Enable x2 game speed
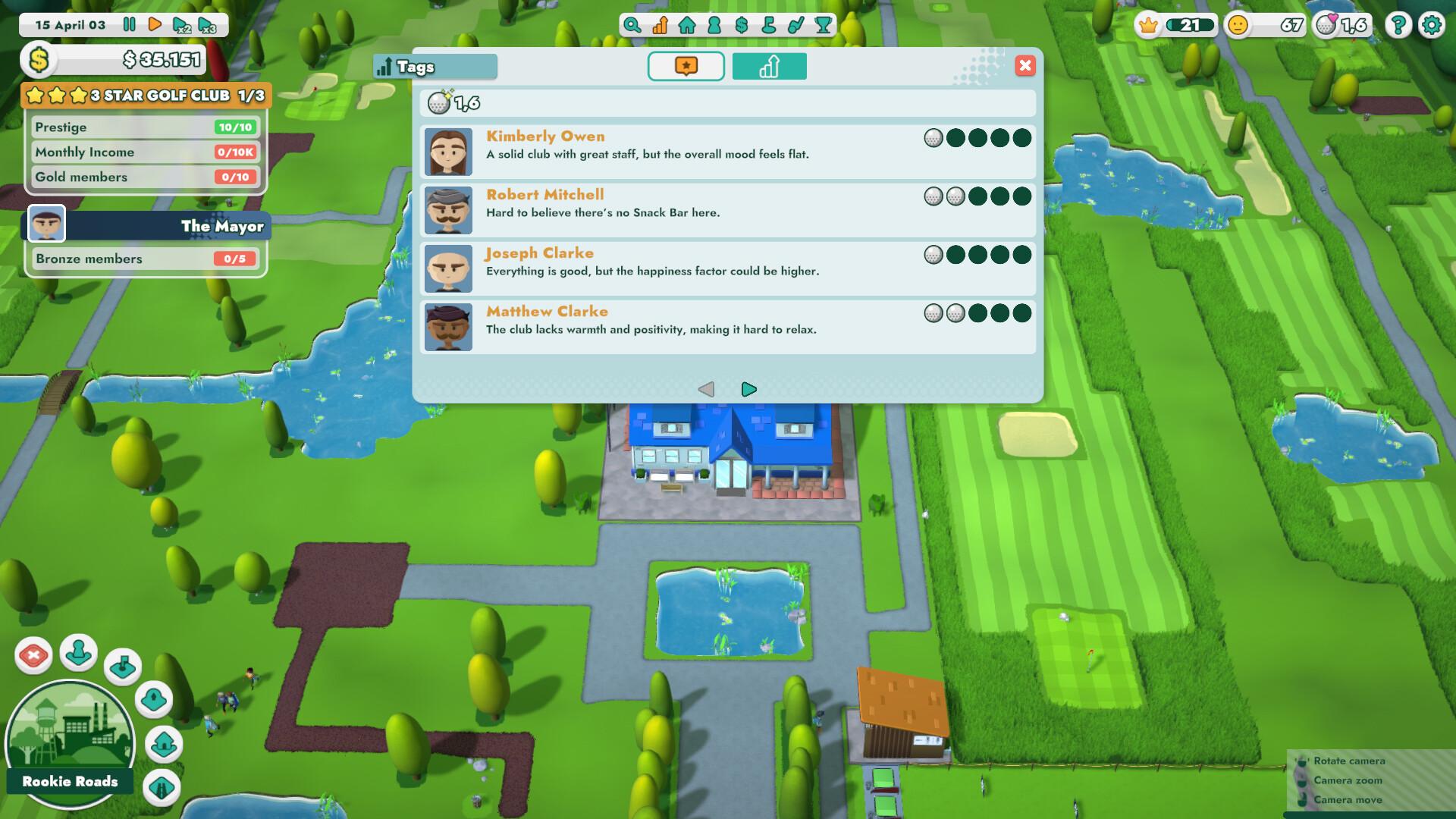The image size is (1456, 819). (180, 25)
